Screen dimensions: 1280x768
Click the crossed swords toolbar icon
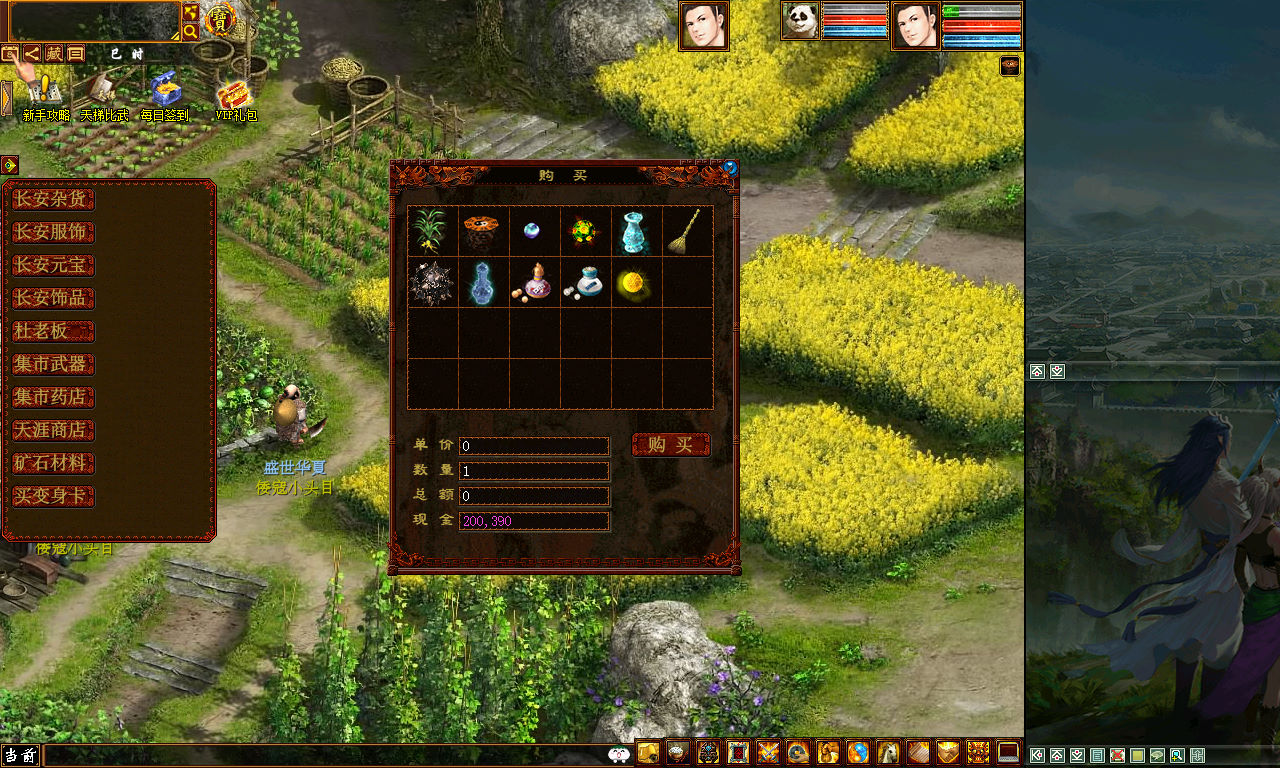click(768, 752)
